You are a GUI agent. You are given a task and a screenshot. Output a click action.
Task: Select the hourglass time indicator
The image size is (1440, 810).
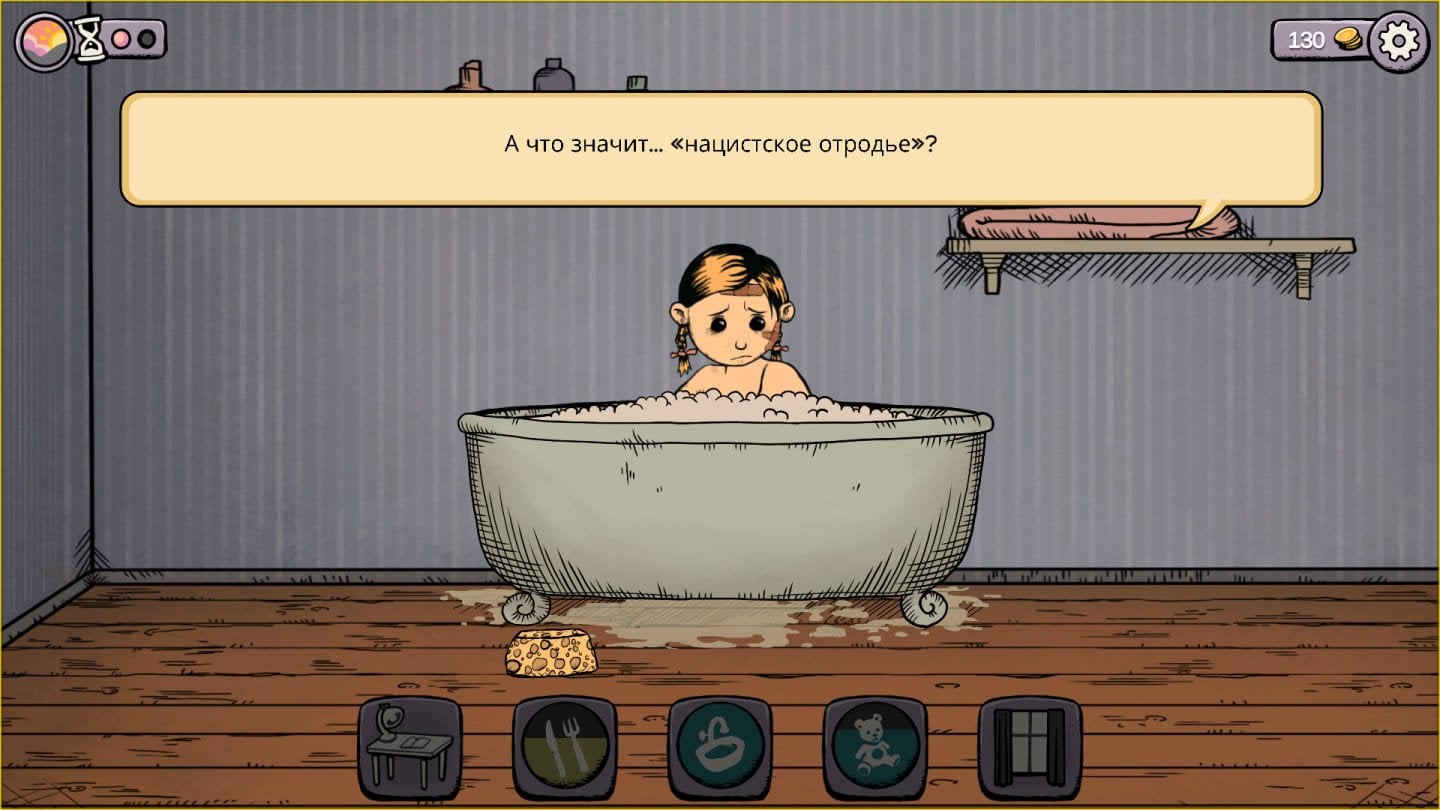pyautogui.click(x=91, y=38)
